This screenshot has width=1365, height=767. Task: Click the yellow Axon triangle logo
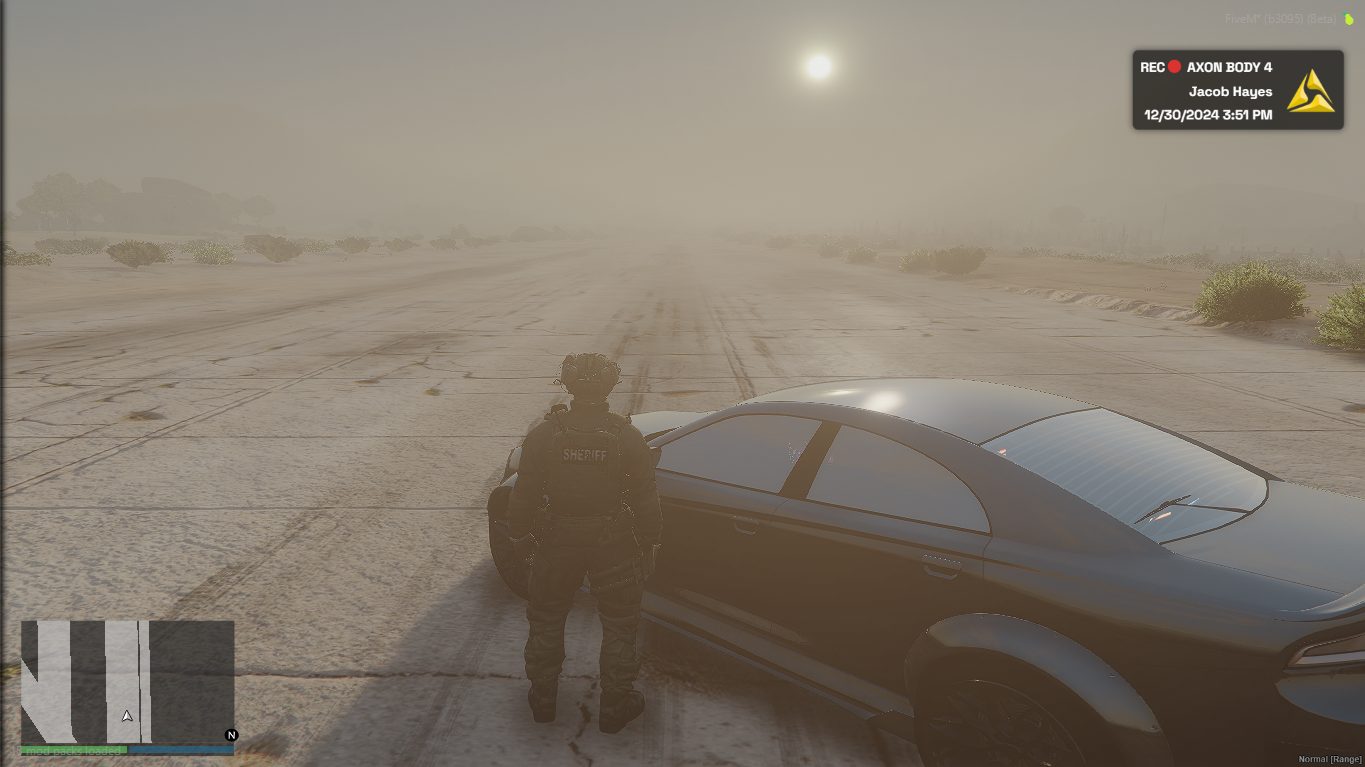pyautogui.click(x=1310, y=91)
